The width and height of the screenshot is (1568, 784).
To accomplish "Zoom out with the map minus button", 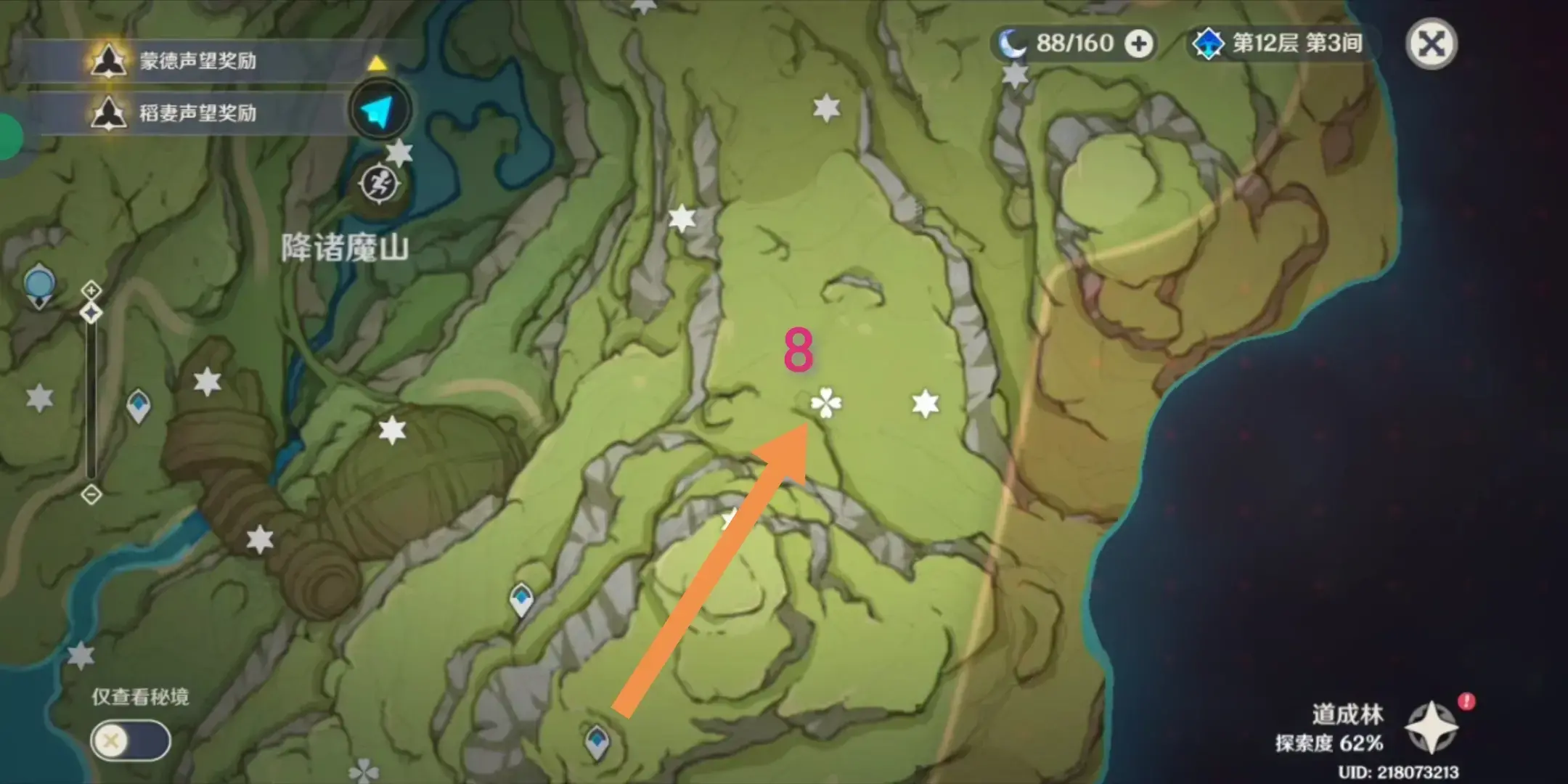I will (91, 494).
